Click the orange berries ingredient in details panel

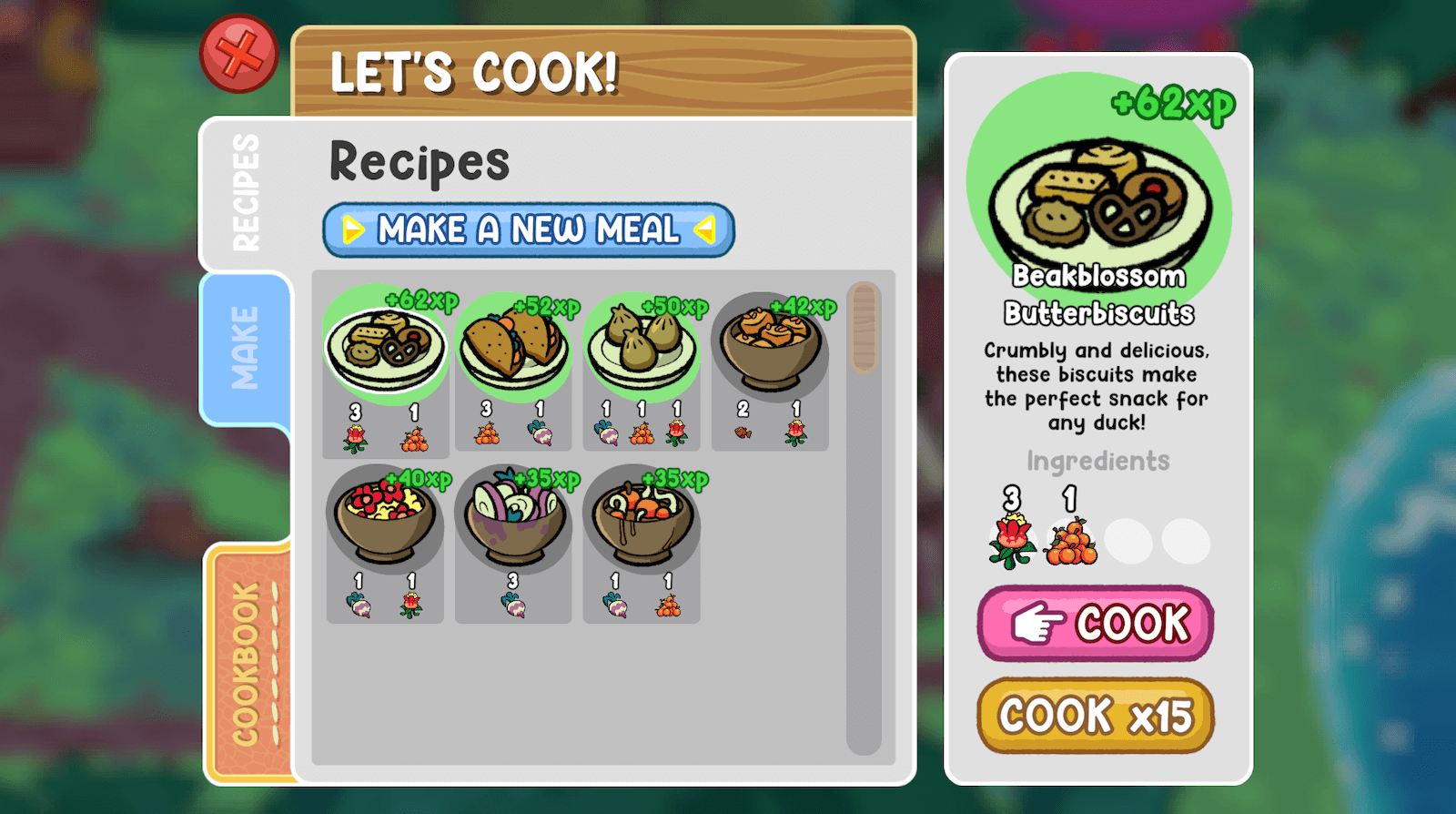click(x=1071, y=542)
